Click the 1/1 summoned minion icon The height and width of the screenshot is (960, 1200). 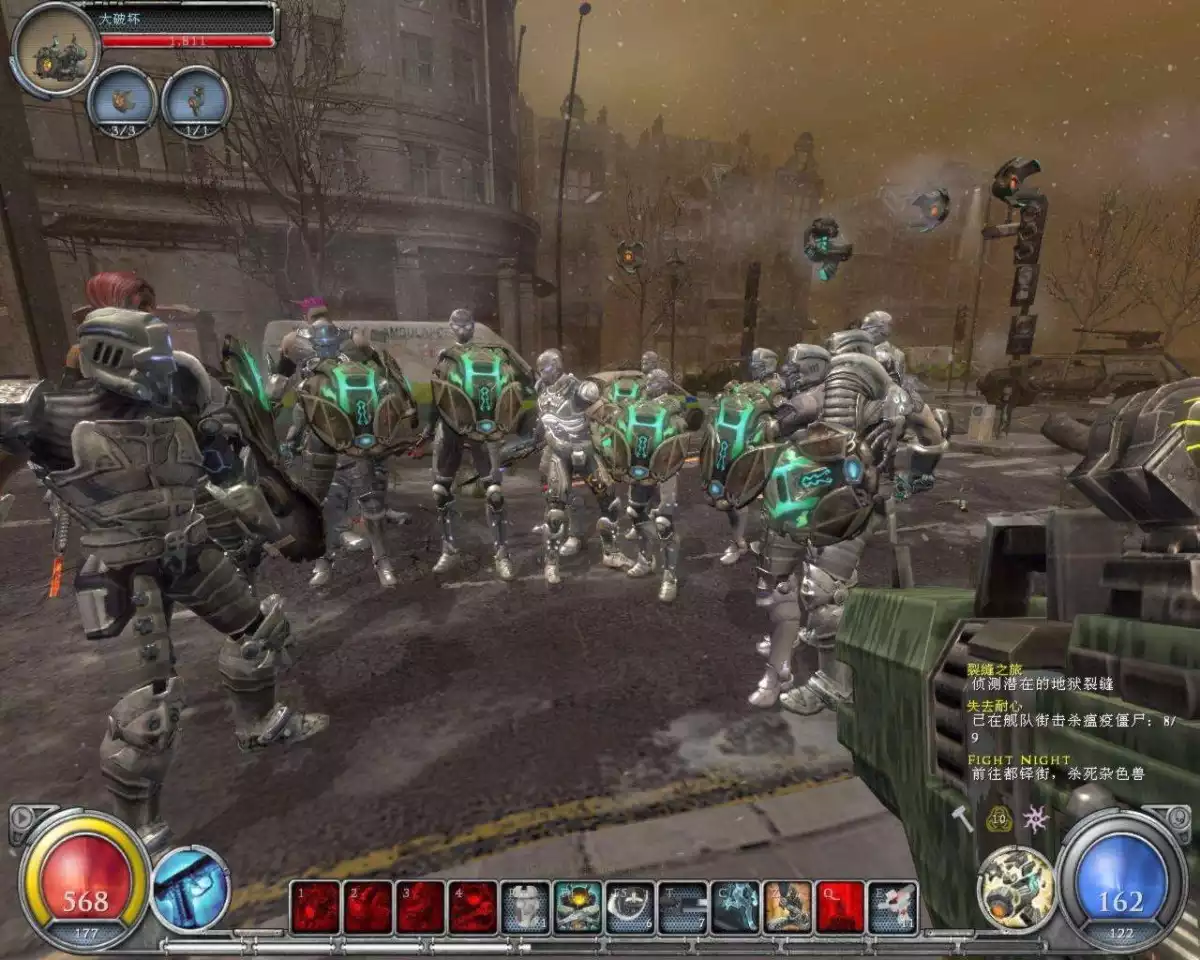(196, 100)
